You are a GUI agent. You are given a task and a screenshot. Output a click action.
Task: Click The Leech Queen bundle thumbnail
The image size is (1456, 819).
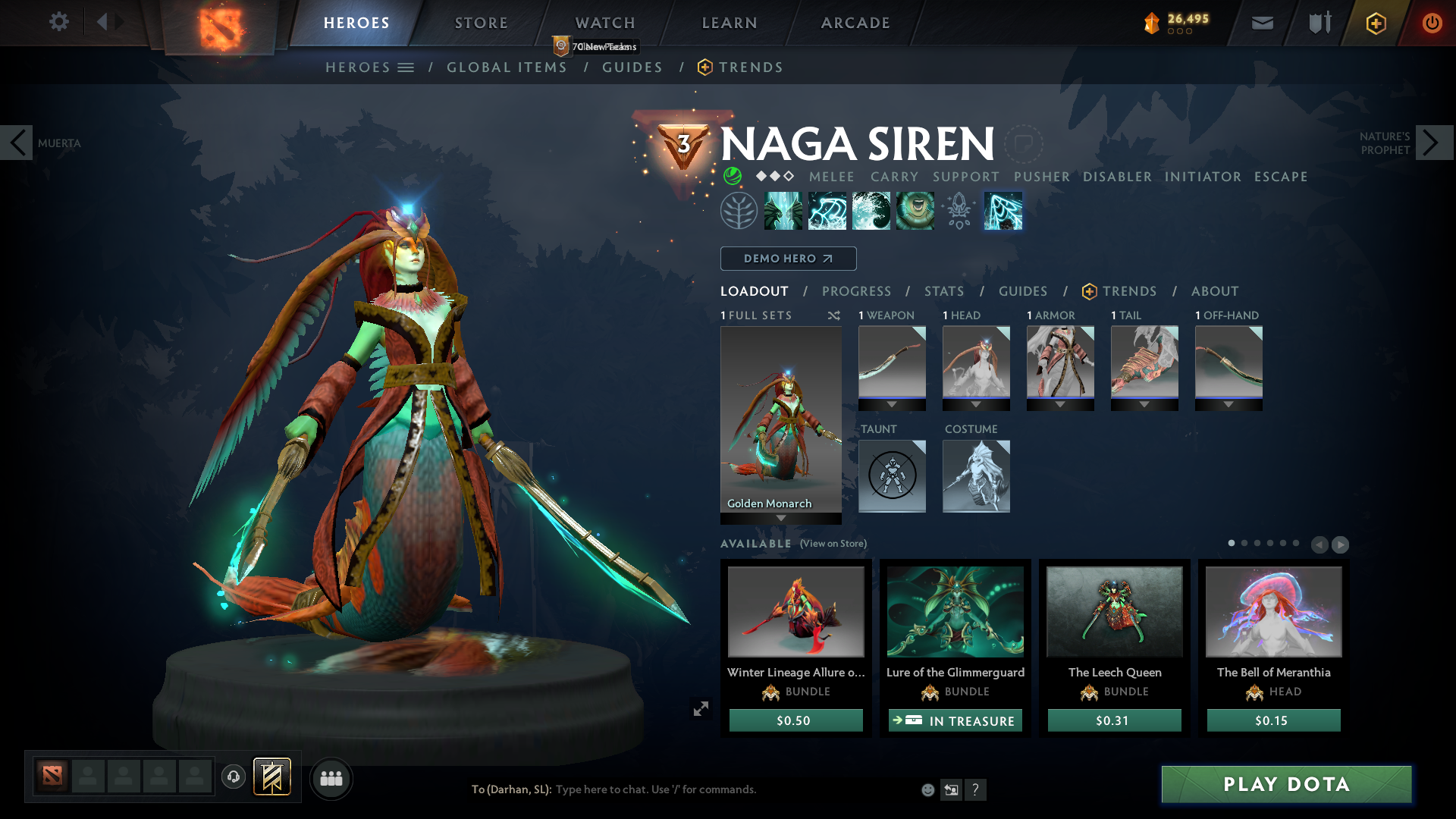(1114, 611)
